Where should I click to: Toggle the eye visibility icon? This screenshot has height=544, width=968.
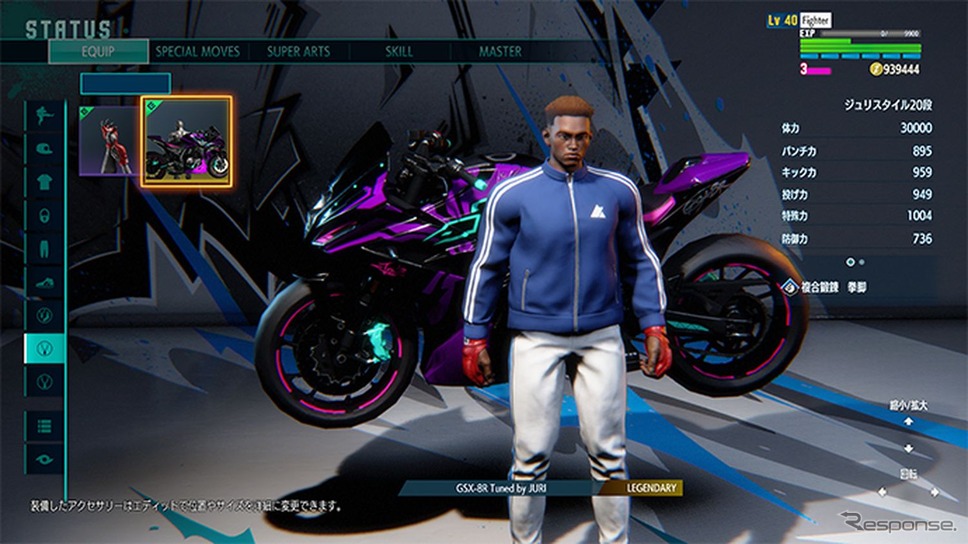pyautogui.click(x=44, y=458)
